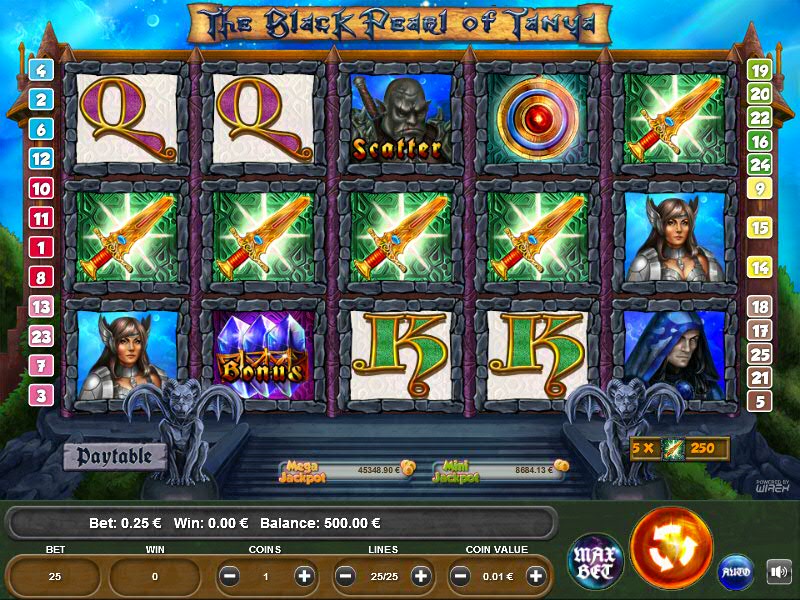Highlight payline 9 yellow marker

click(759, 188)
